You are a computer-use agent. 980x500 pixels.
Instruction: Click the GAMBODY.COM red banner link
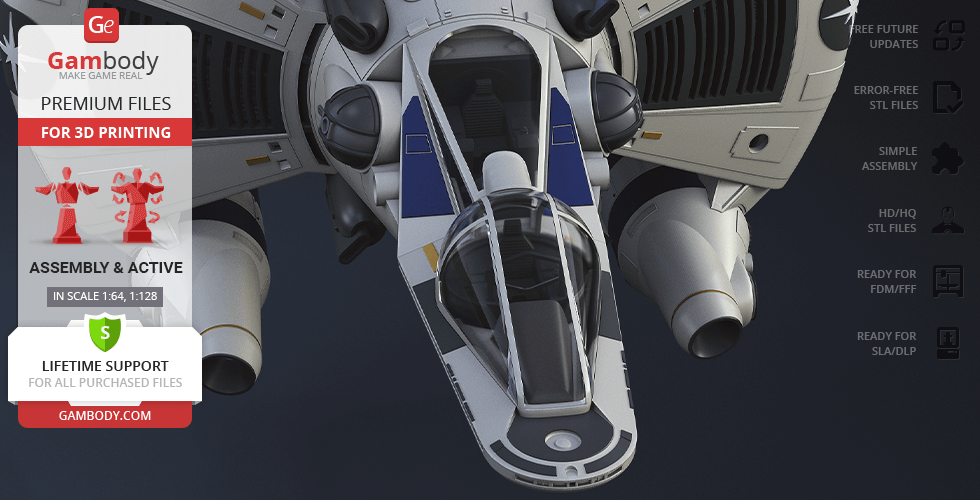pyautogui.click(x=105, y=415)
